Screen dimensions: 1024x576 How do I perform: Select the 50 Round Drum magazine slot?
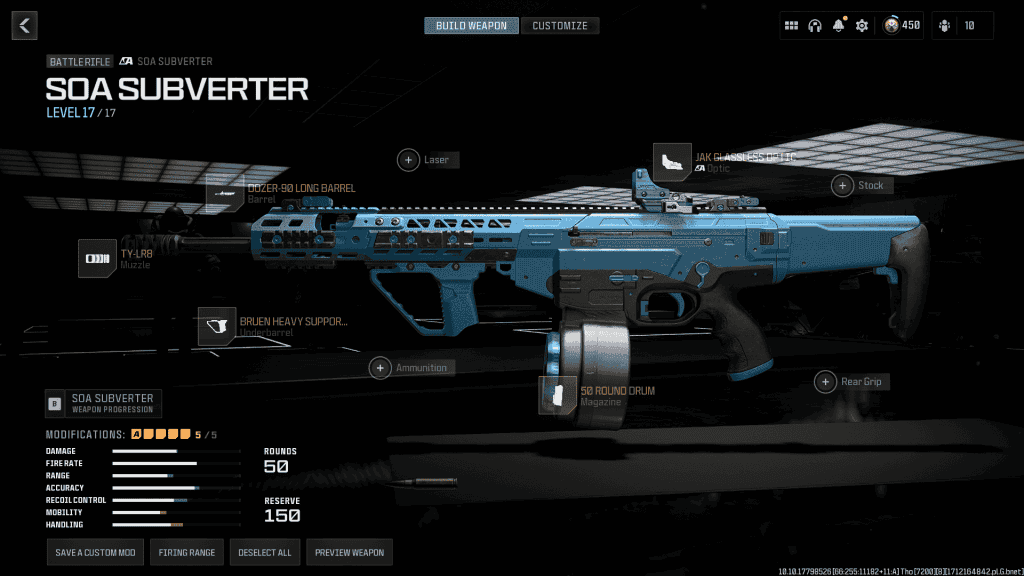[558, 395]
